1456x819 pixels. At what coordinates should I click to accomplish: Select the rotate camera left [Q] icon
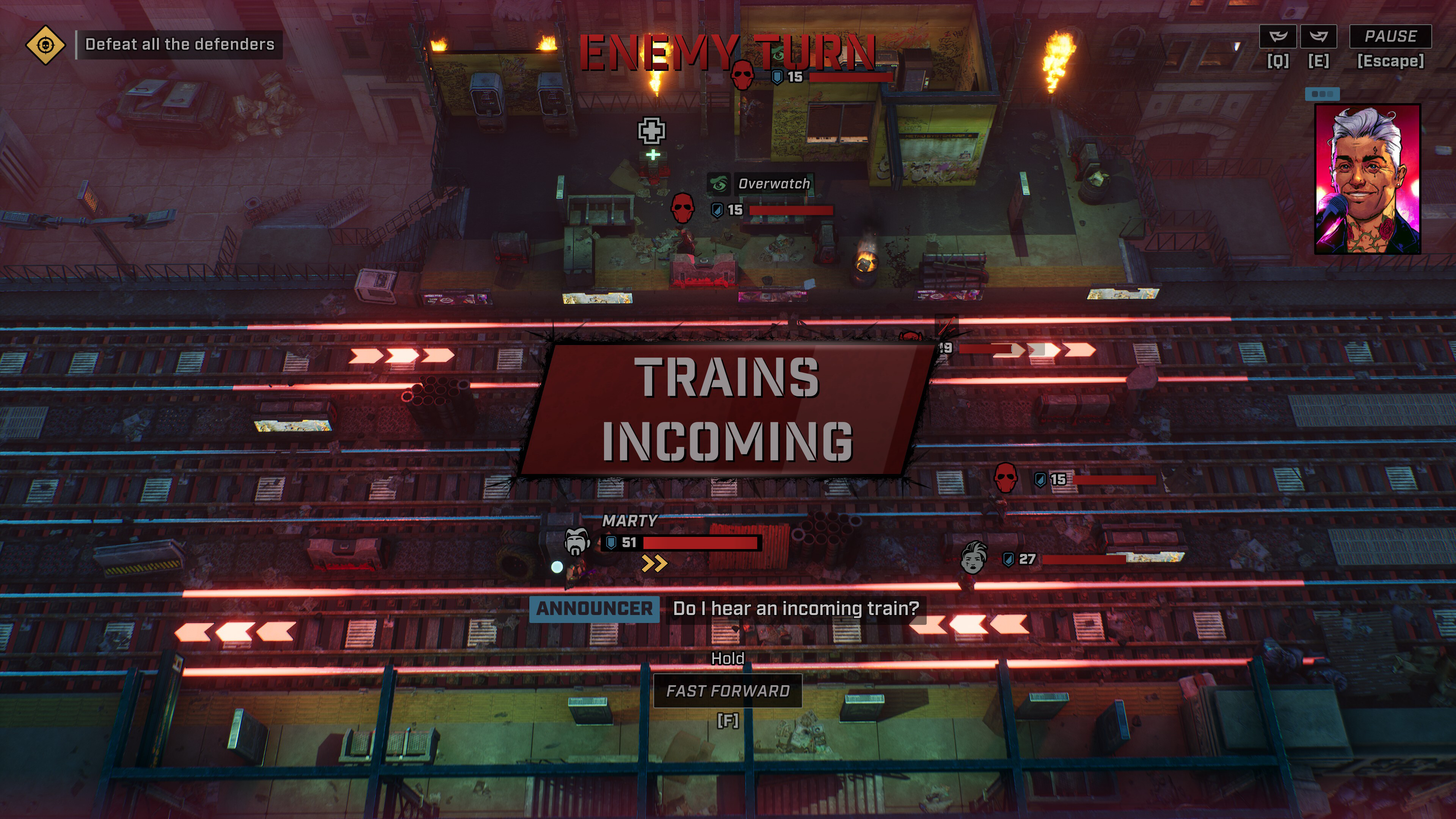[1279, 36]
